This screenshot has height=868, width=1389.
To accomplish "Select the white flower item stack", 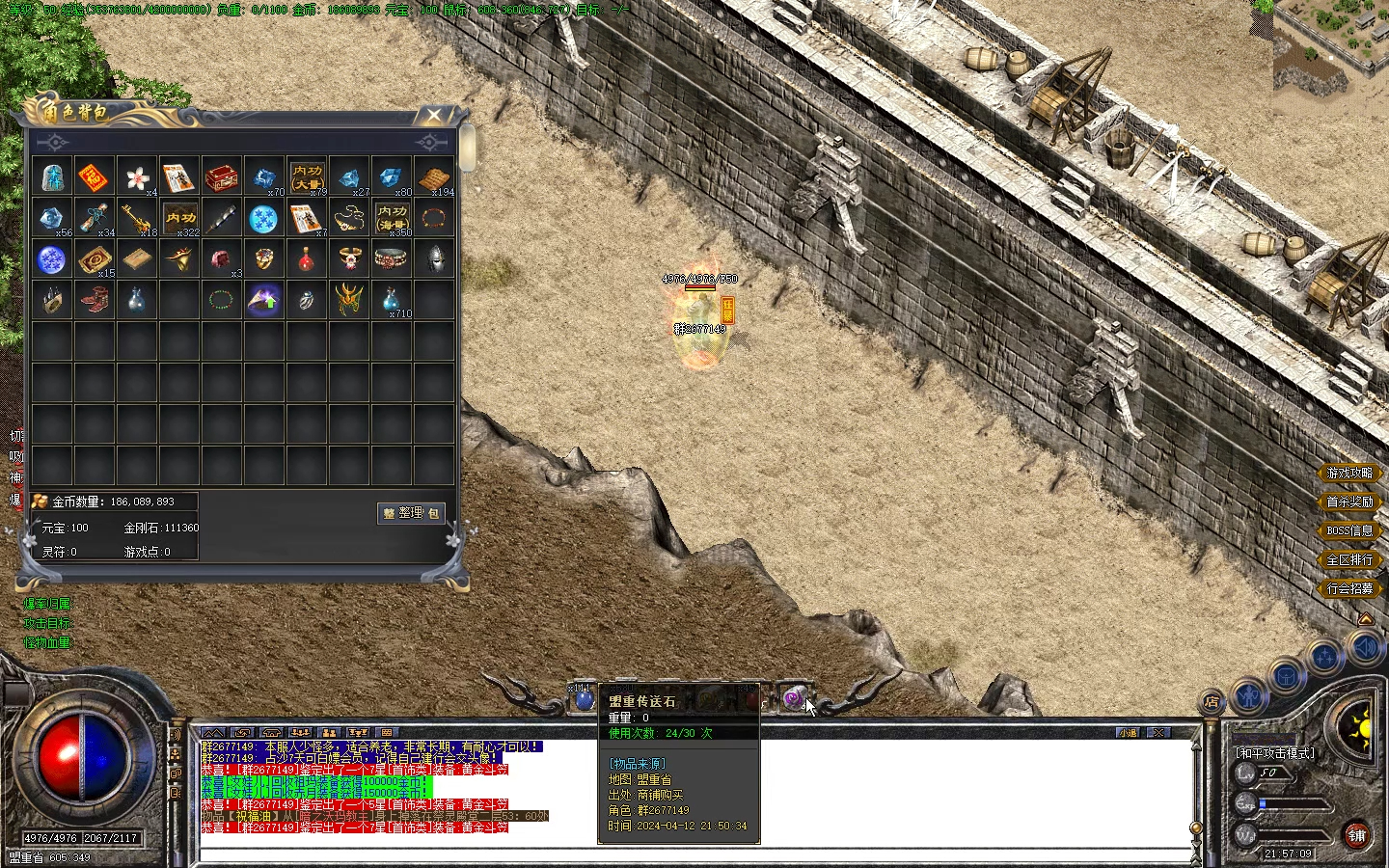I will 137,177.
